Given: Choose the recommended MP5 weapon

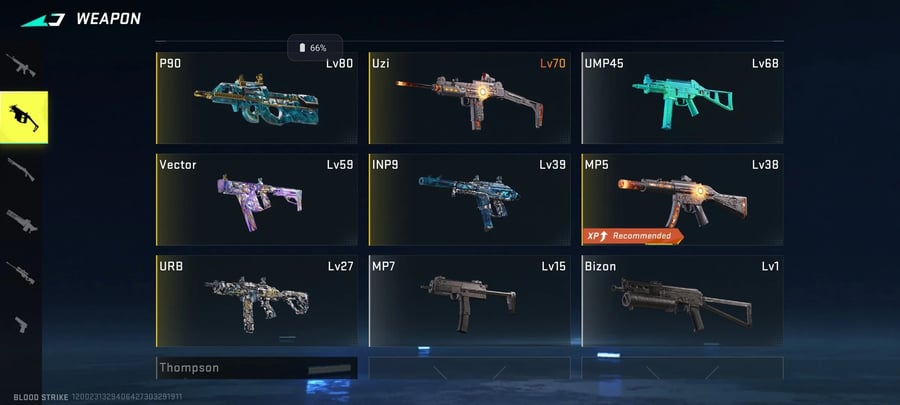Looking at the screenshot, I should pyautogui.click(x=682, y=198).
